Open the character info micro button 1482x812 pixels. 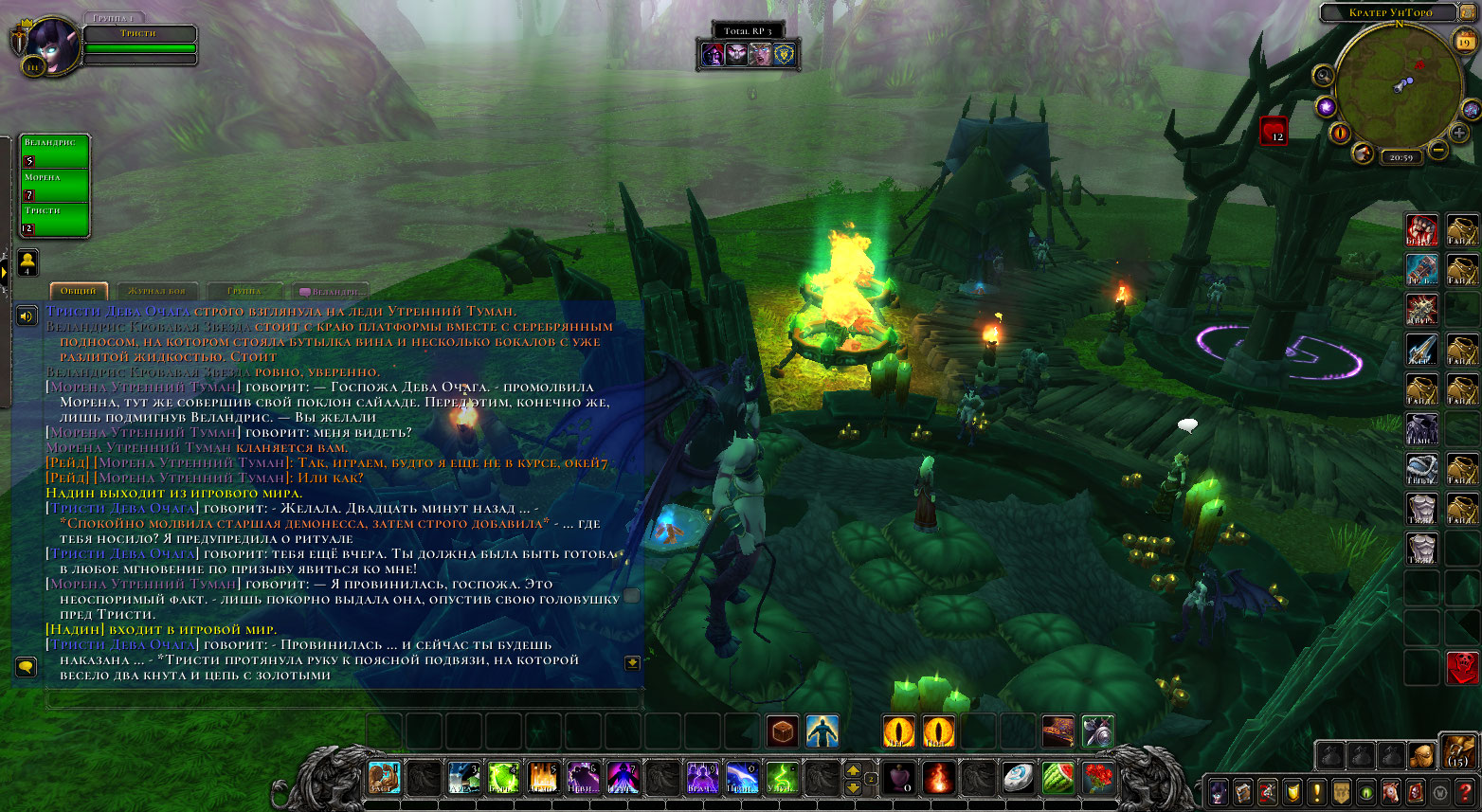1219,791
